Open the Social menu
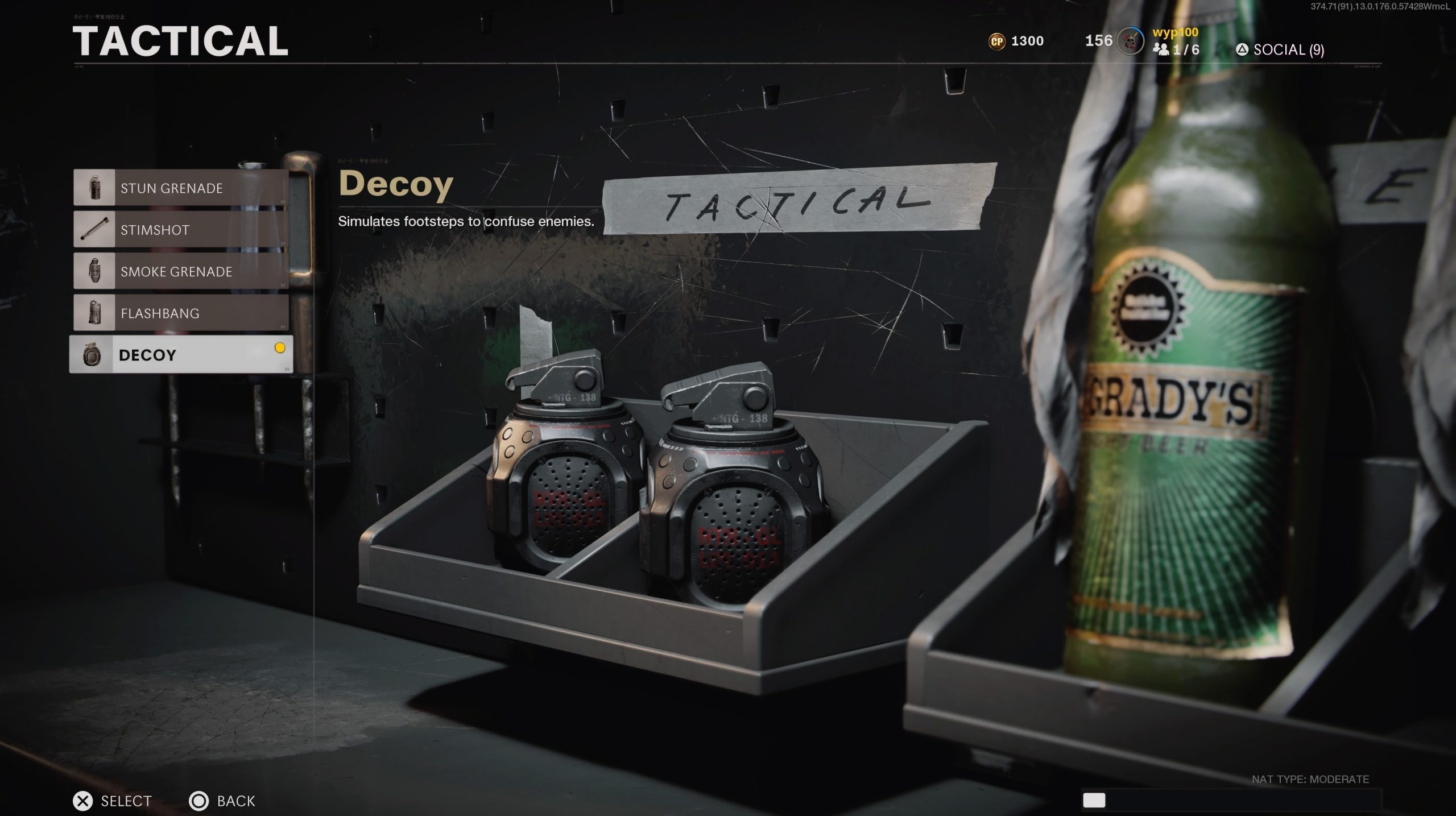1456x816 pixels. click(1280, 50)
